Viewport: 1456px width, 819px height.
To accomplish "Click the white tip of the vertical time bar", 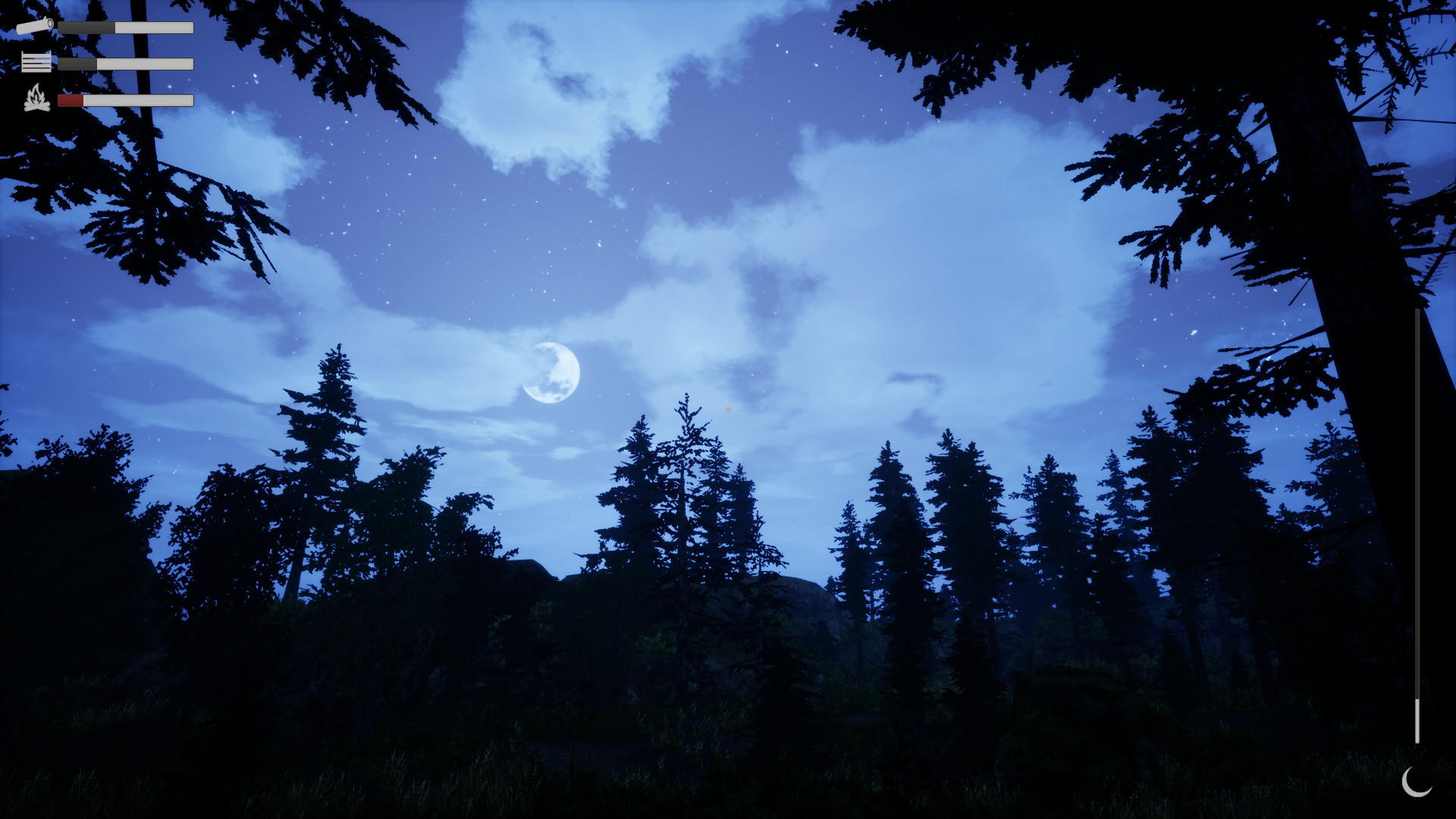I will coord(1417,720).
